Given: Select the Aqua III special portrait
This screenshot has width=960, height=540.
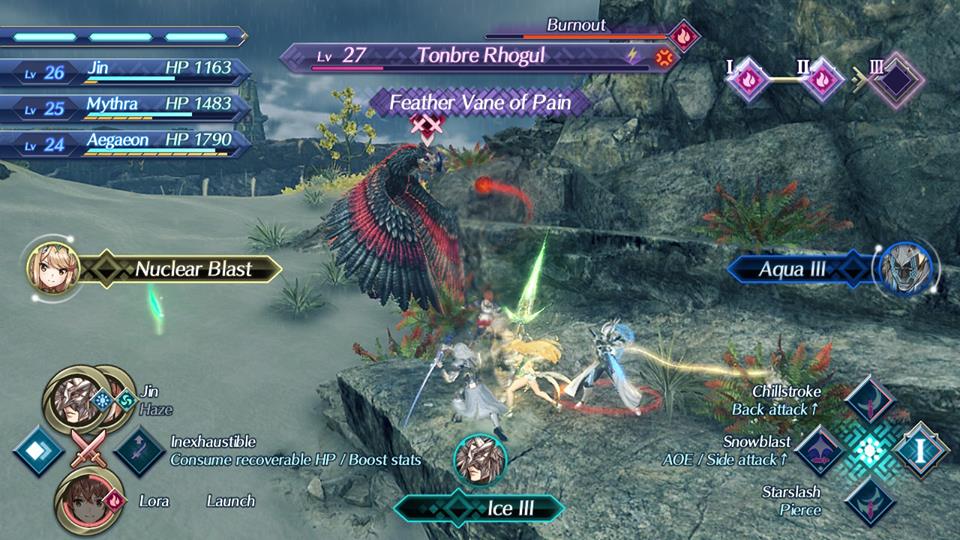Looking at the screenshot, I should pyautogui.click(x=903, y=268).
